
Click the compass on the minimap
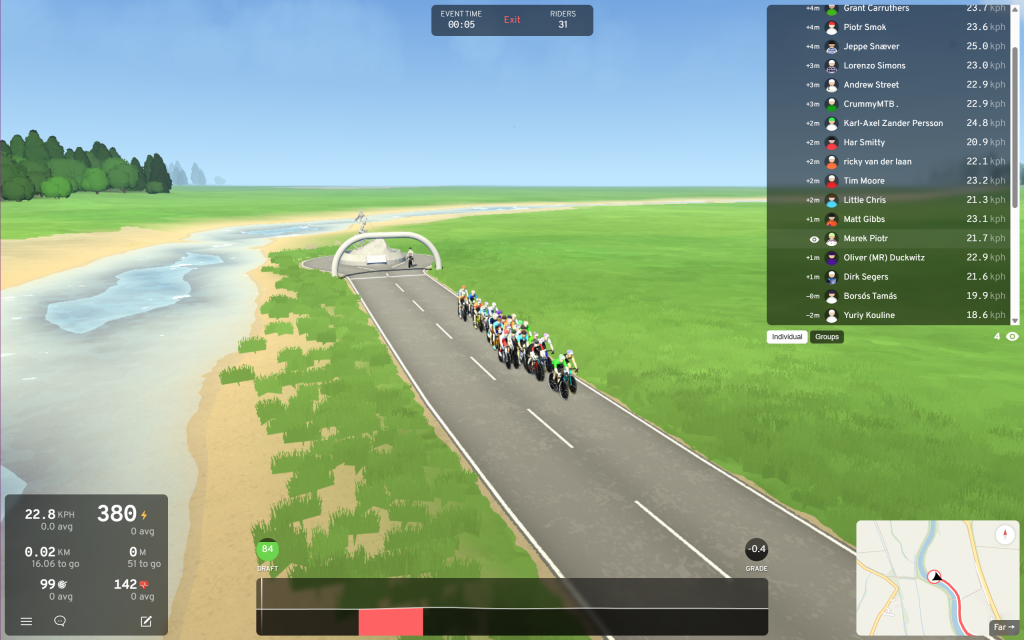[x=1006, y=535]
